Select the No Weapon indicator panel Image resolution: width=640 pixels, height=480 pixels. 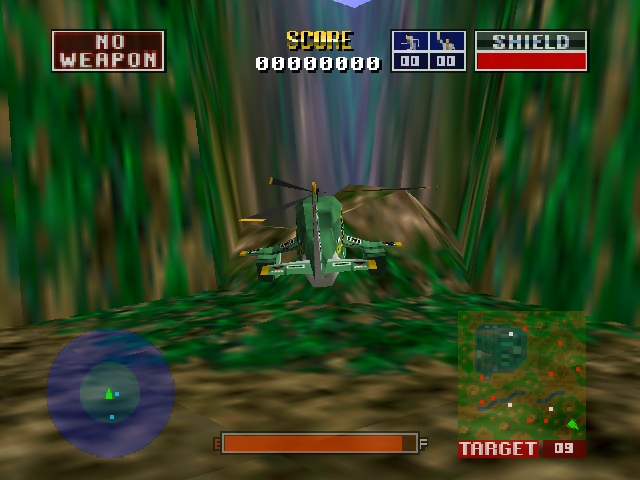[x=108, y=50]
